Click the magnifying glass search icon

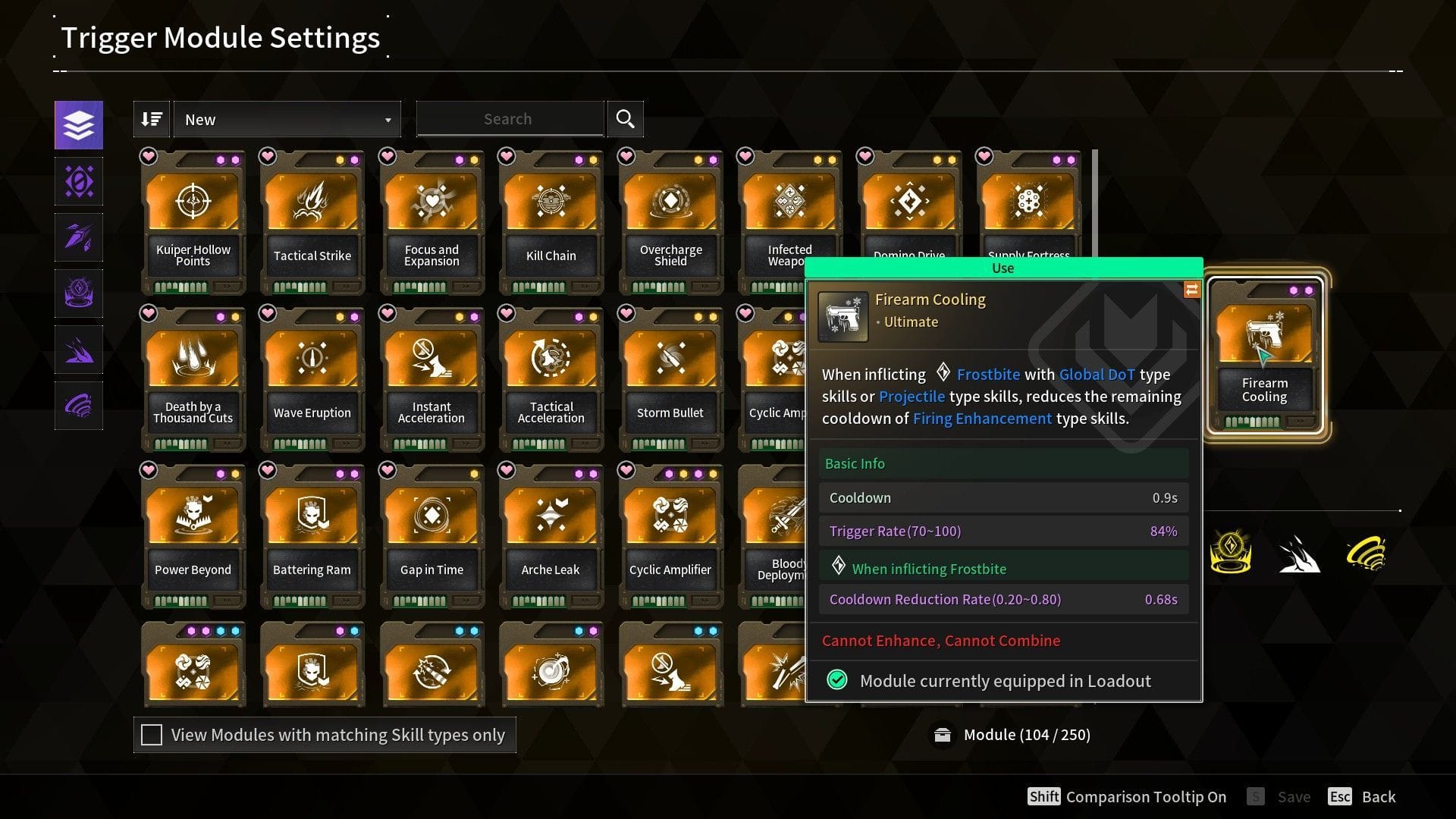coord(625,118)
